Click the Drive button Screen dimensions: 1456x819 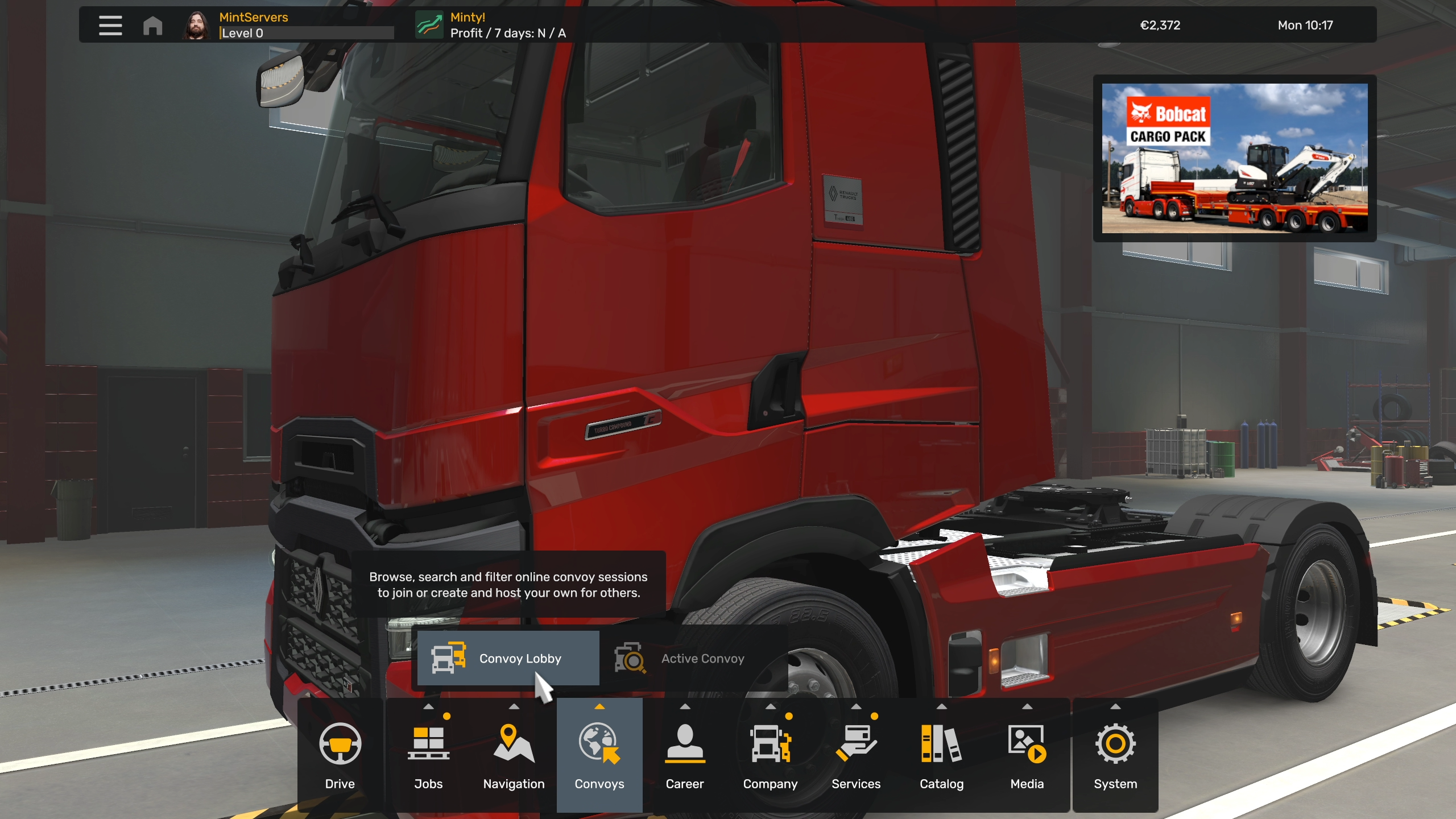[x=340, y=755]
